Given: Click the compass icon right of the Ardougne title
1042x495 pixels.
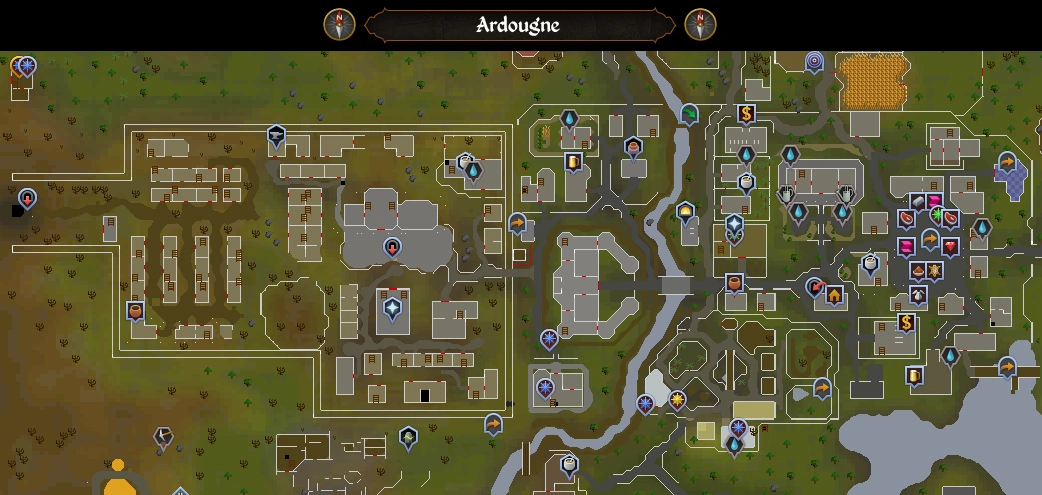Looking at the screenshot, I should (700, 24).
